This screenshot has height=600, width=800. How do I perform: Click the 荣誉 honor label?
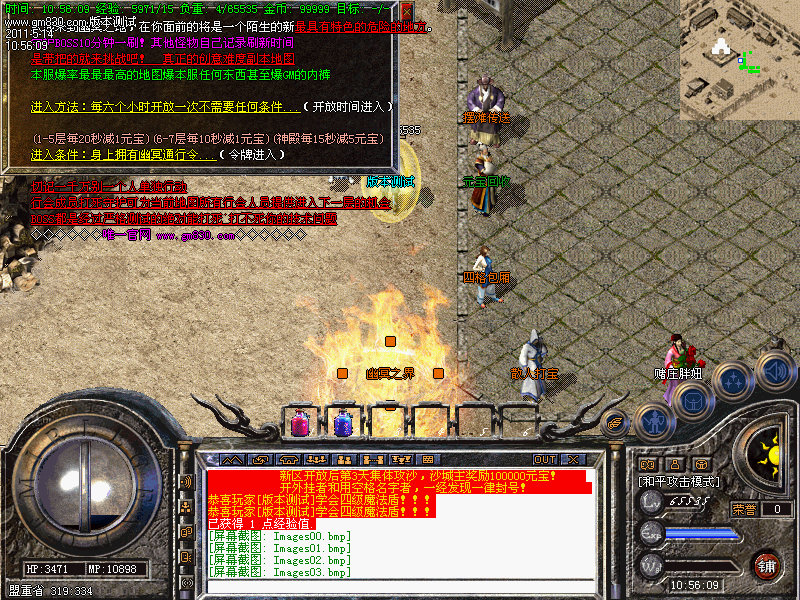click(x=745, y=509)
